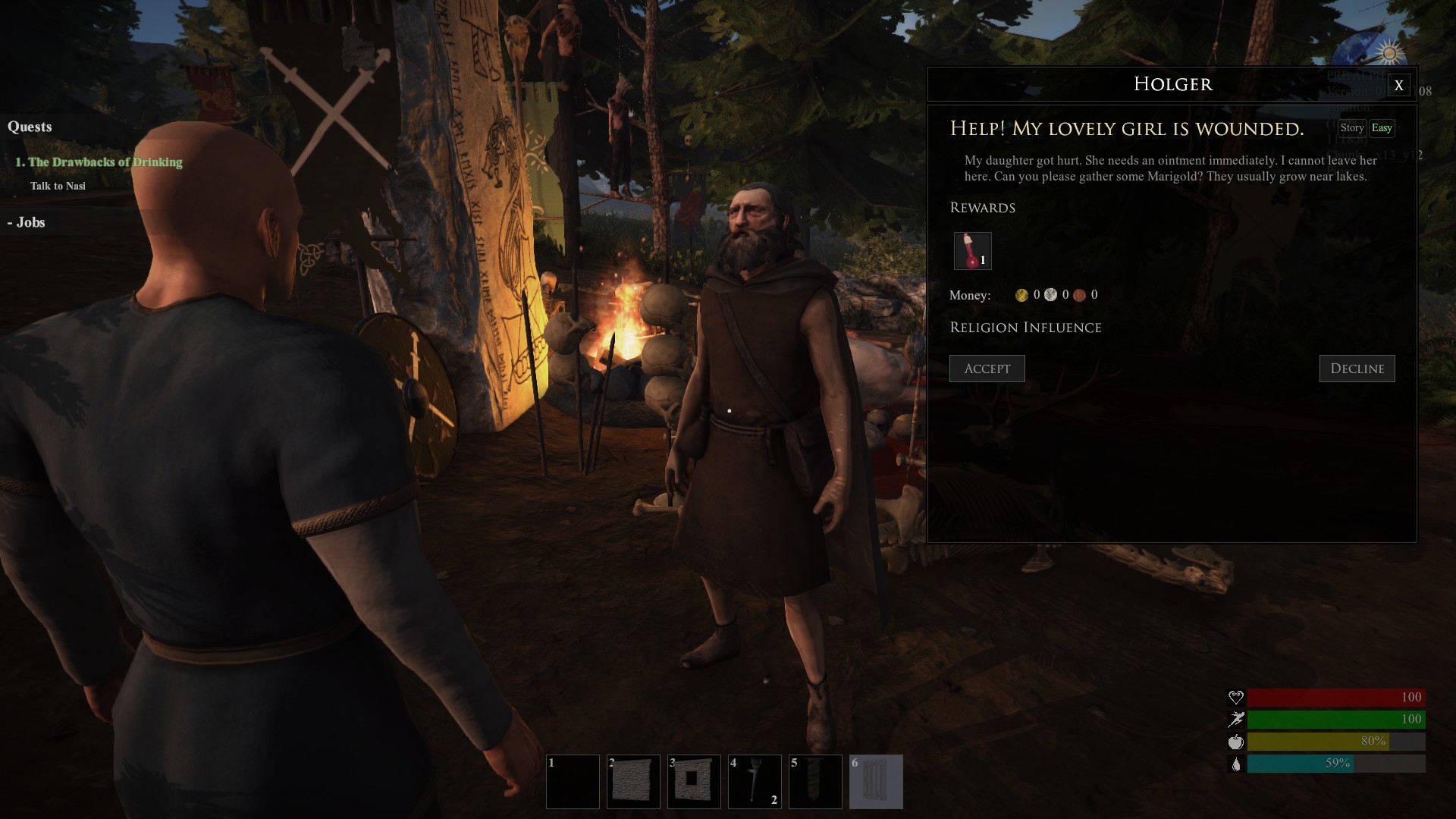Viewport: 1456px width, 819px height.
Task: Click the copper coin icon in the rewards
Action: click(x=1080, y=295)
